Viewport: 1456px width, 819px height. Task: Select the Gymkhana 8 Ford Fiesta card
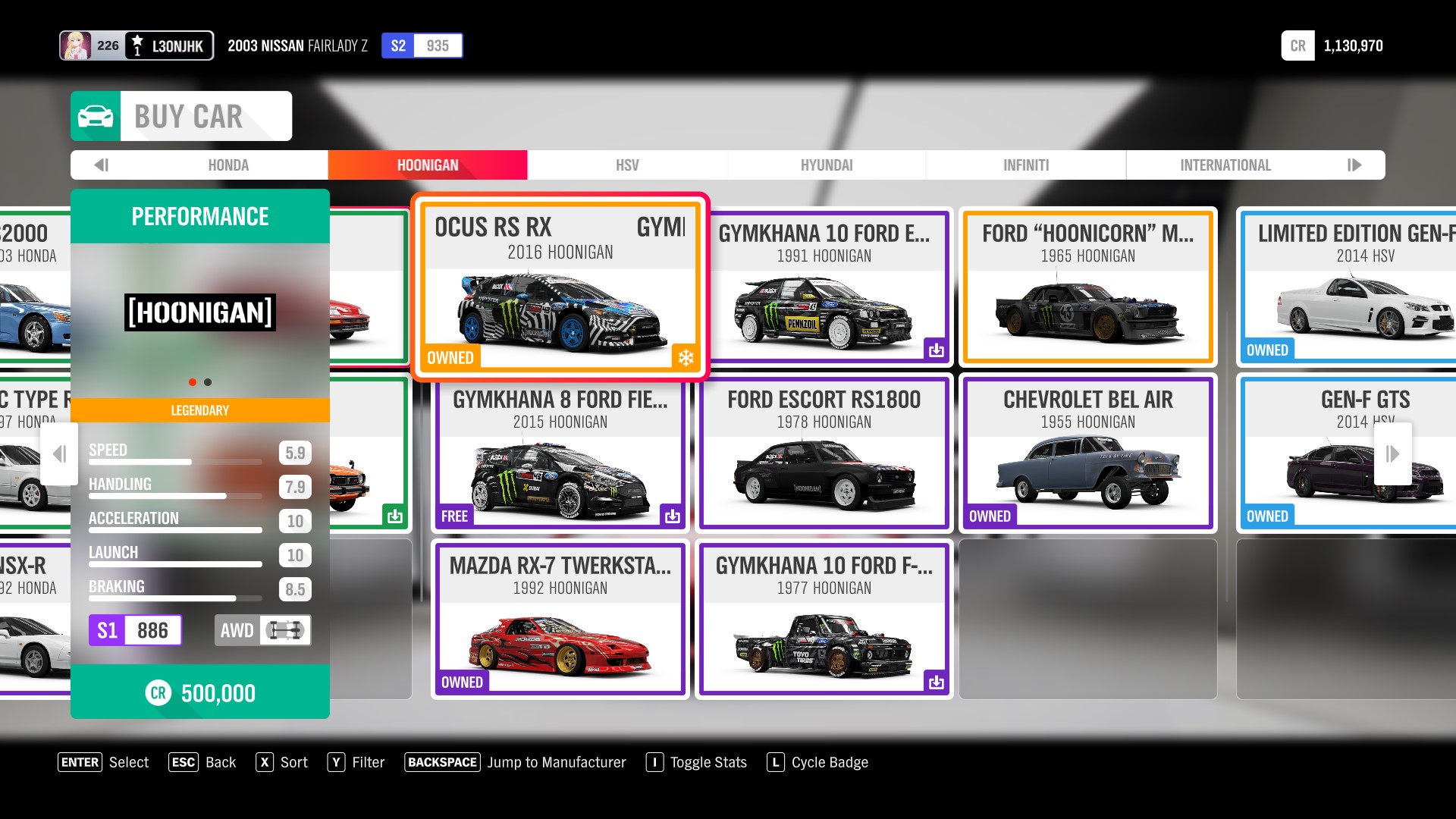pyautogui.click(x=560, y=453)
